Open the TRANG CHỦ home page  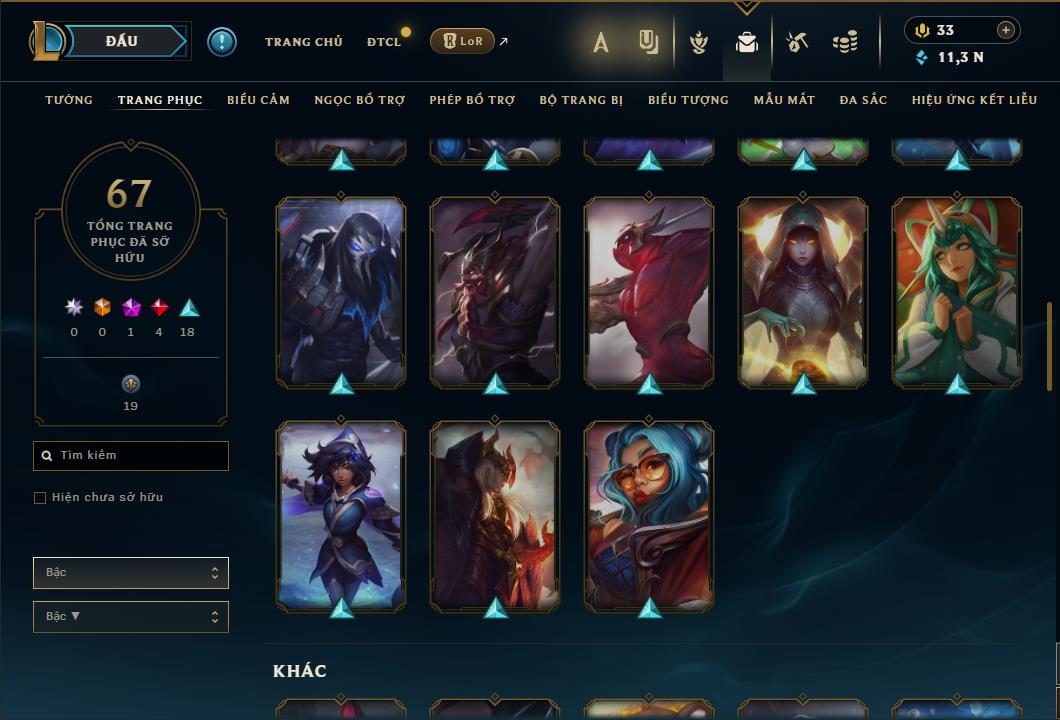pyautogui.click(x=304, y=42)
